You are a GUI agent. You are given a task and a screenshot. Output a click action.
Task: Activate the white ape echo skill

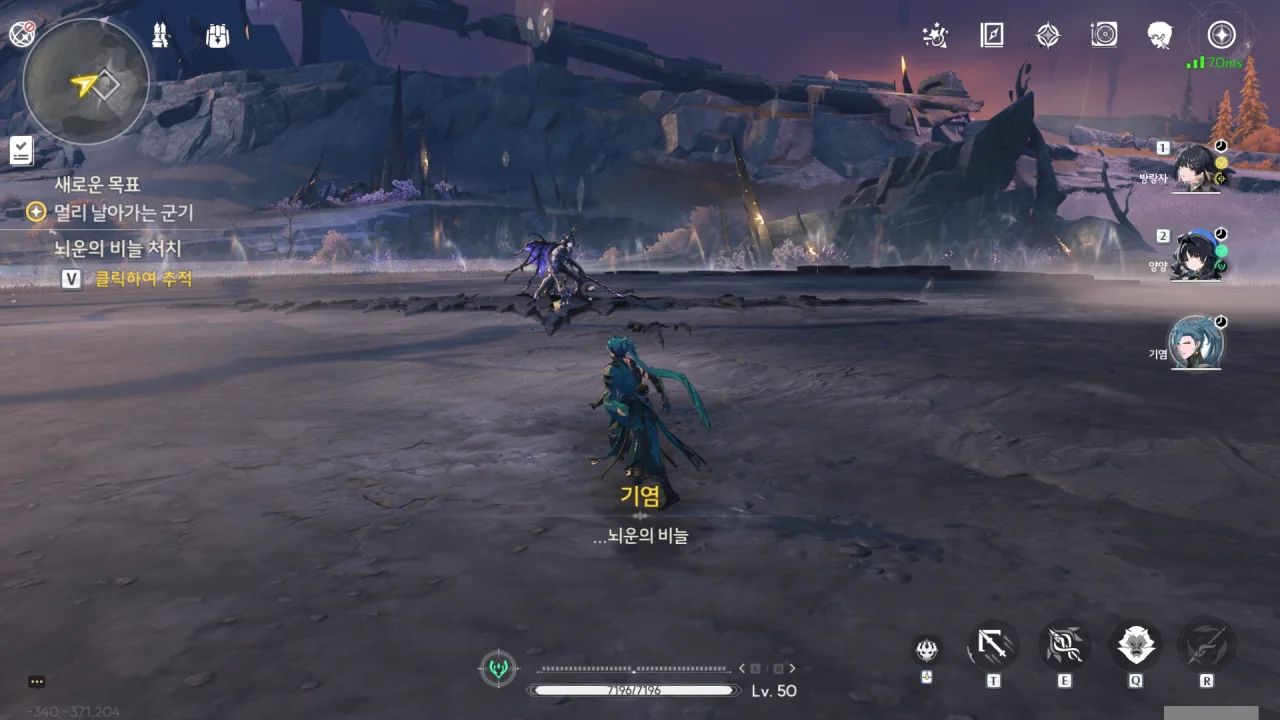click(x=1135, y=646)
